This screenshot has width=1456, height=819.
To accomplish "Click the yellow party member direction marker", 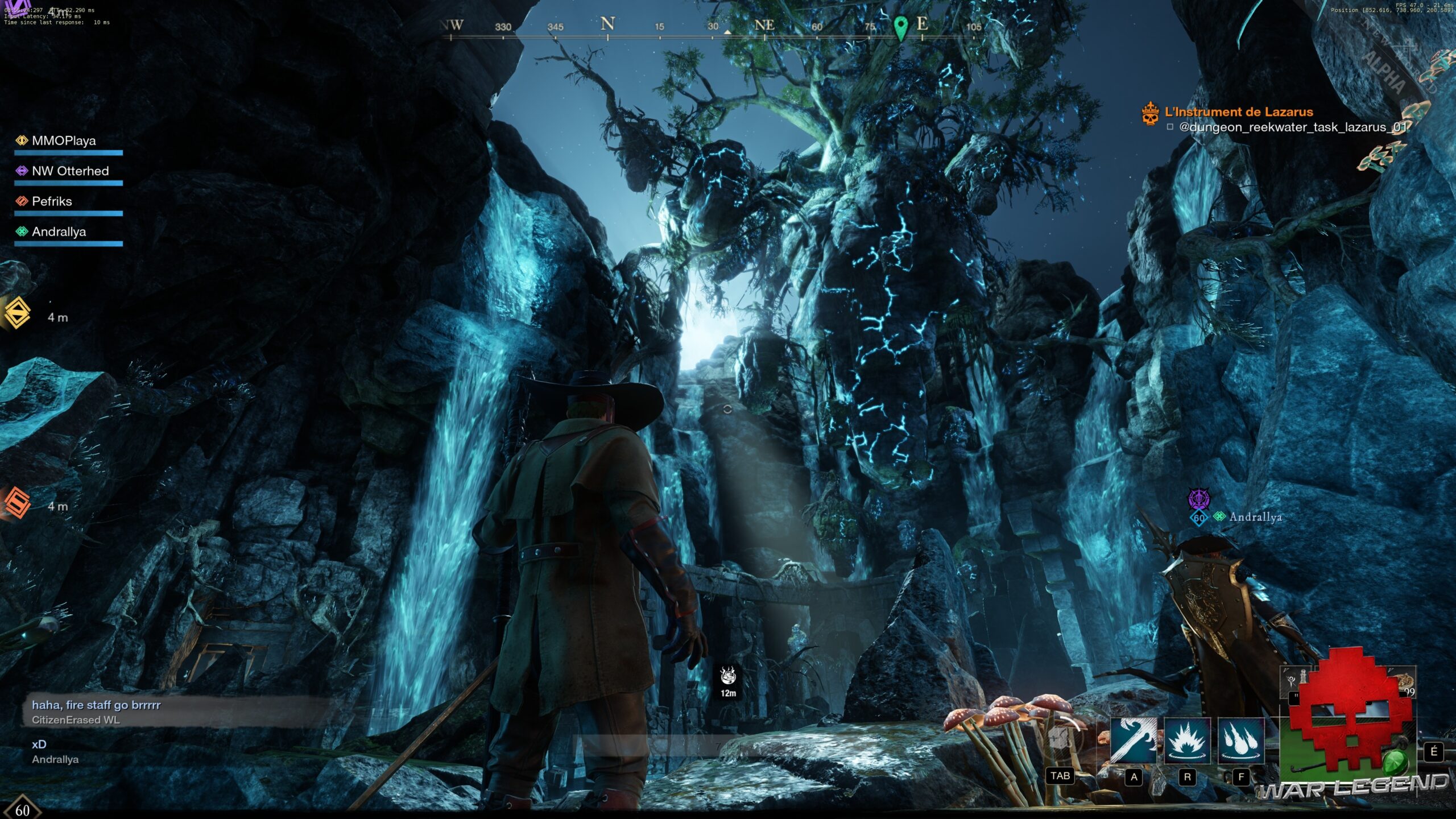I will pyautogui.click(x=18, y=313).
